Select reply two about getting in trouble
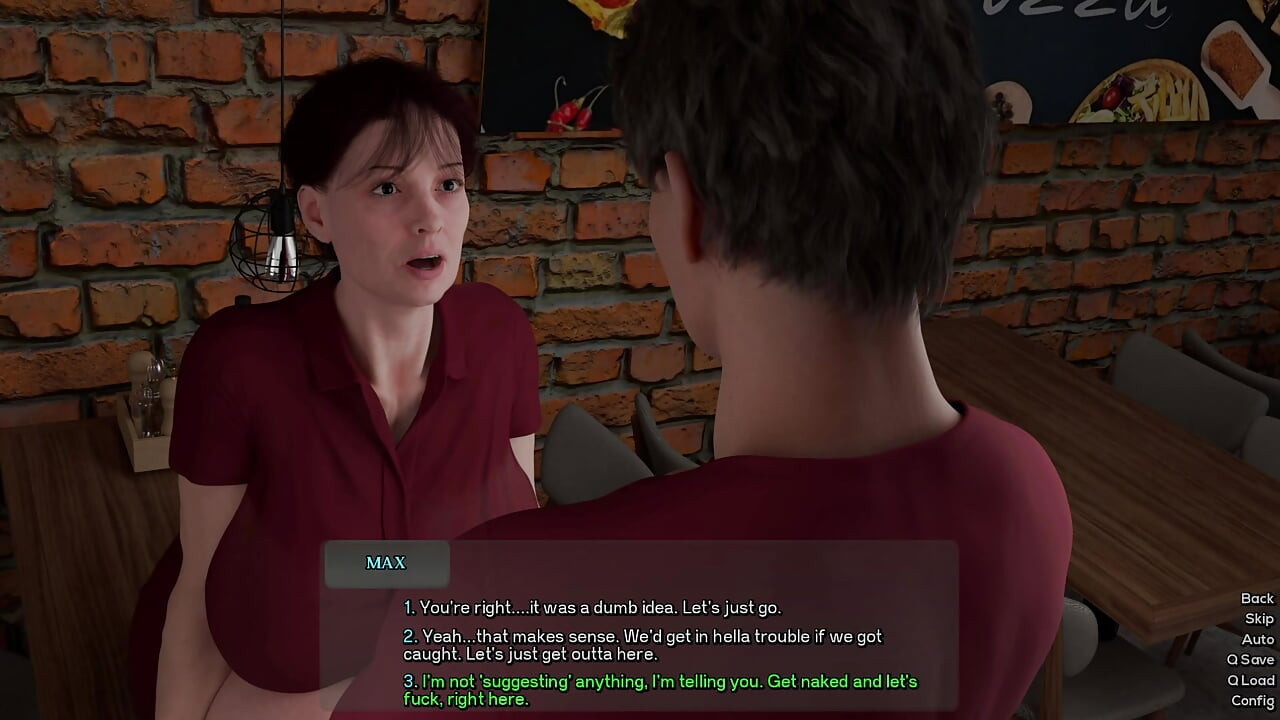Image resolution: width=1280 pixels, height=720 pixels. (x=643, y=645)
